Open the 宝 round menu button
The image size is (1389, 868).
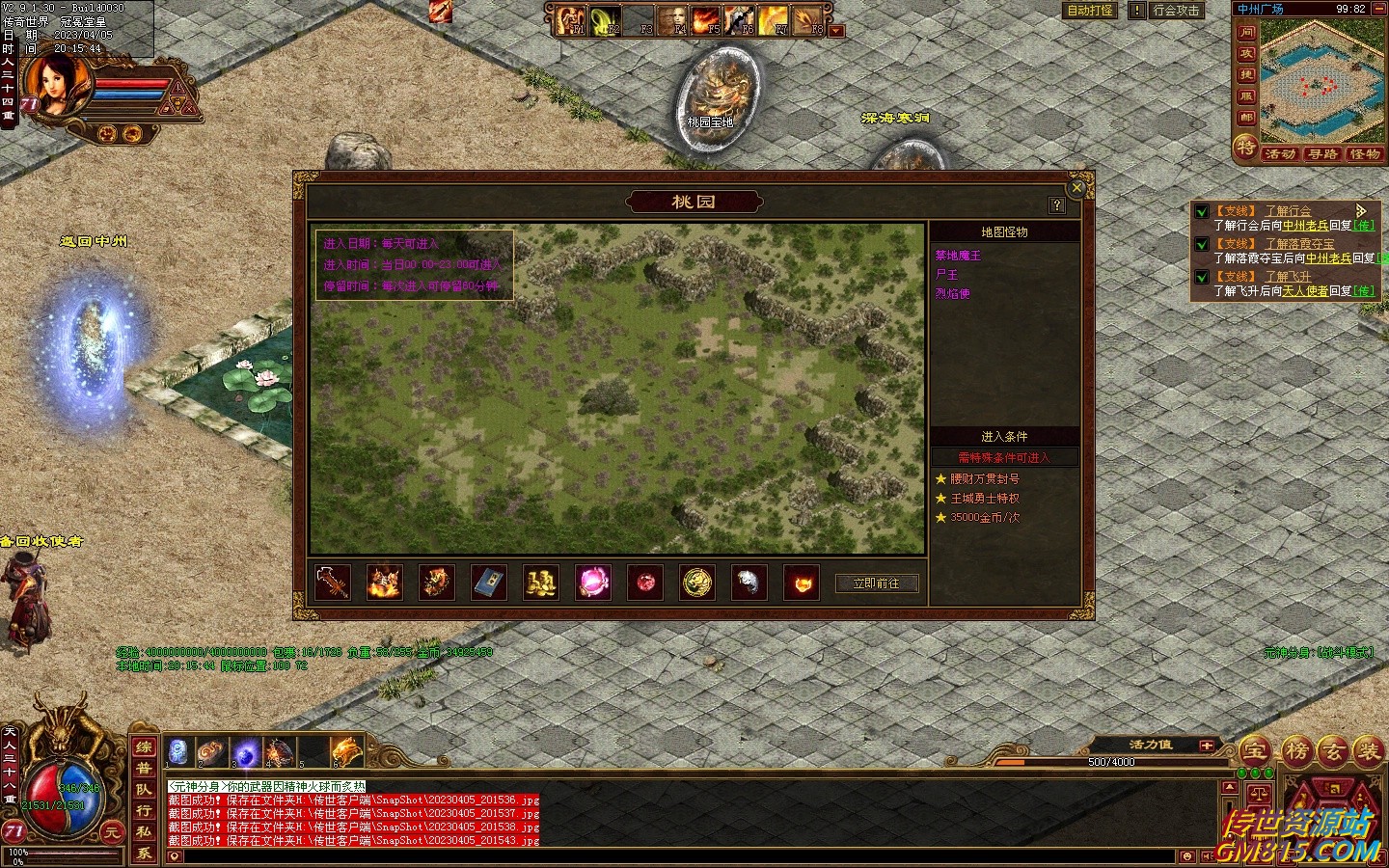point(1255,750)
